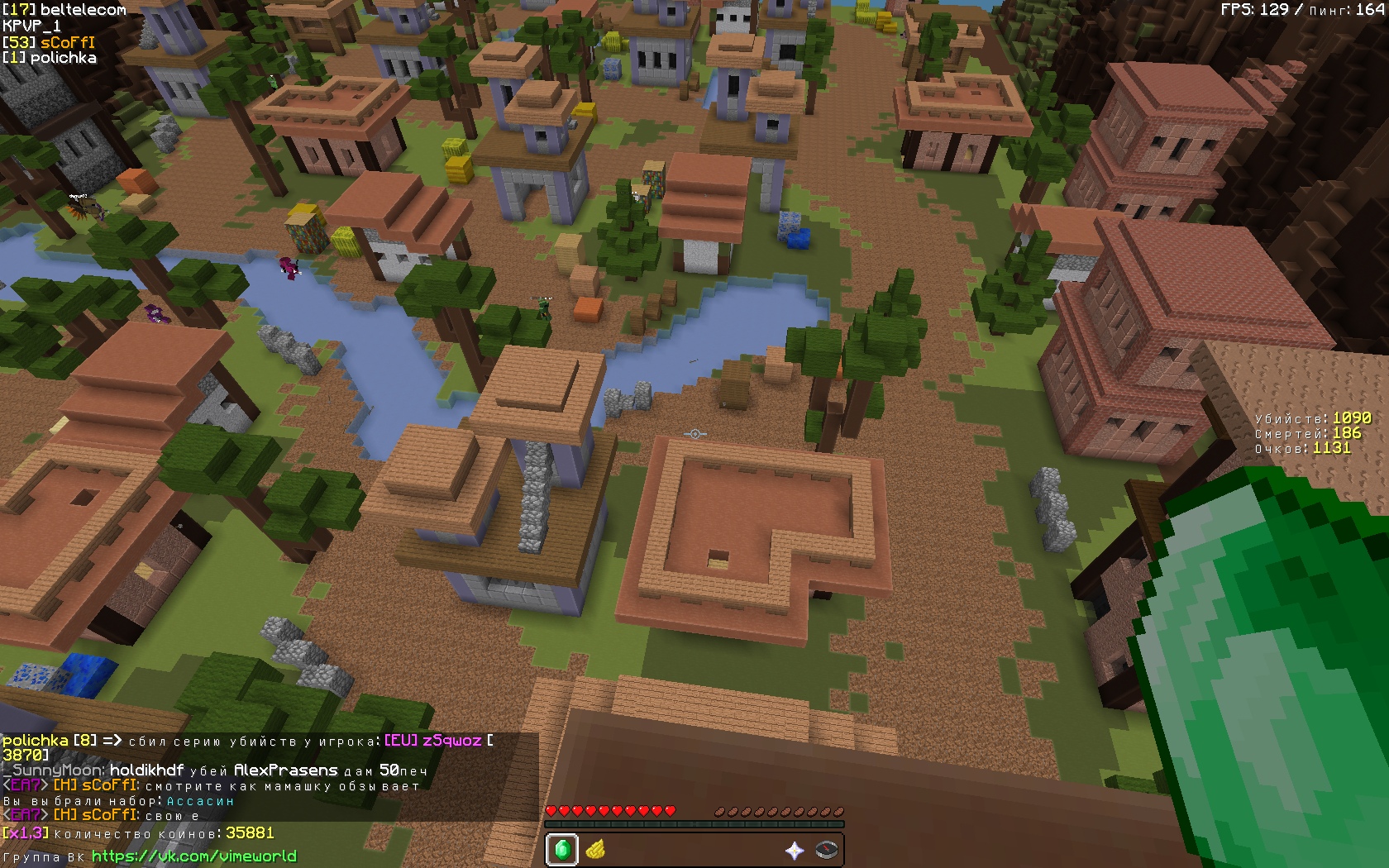
Task: Select the nether star hotbar slot
Action: pyautogui.click(x=795, y=850)
